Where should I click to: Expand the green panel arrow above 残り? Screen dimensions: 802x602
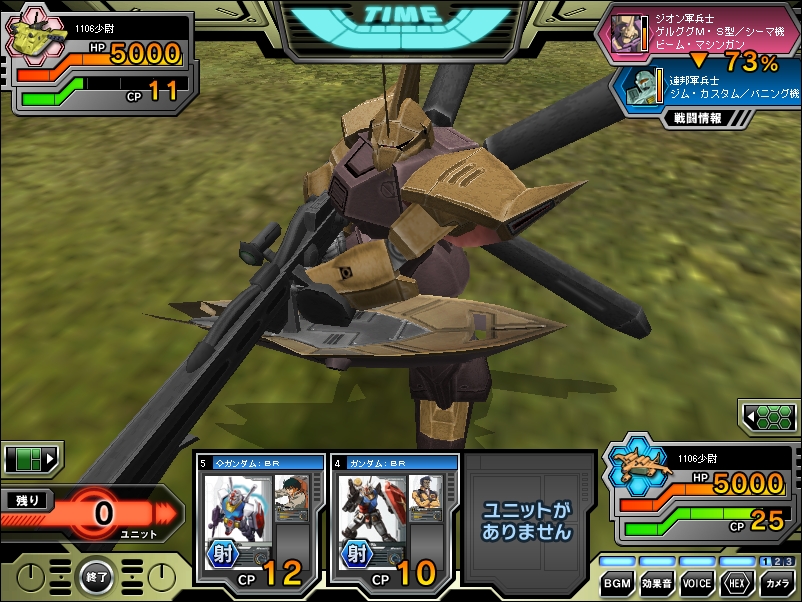[32, 459]
